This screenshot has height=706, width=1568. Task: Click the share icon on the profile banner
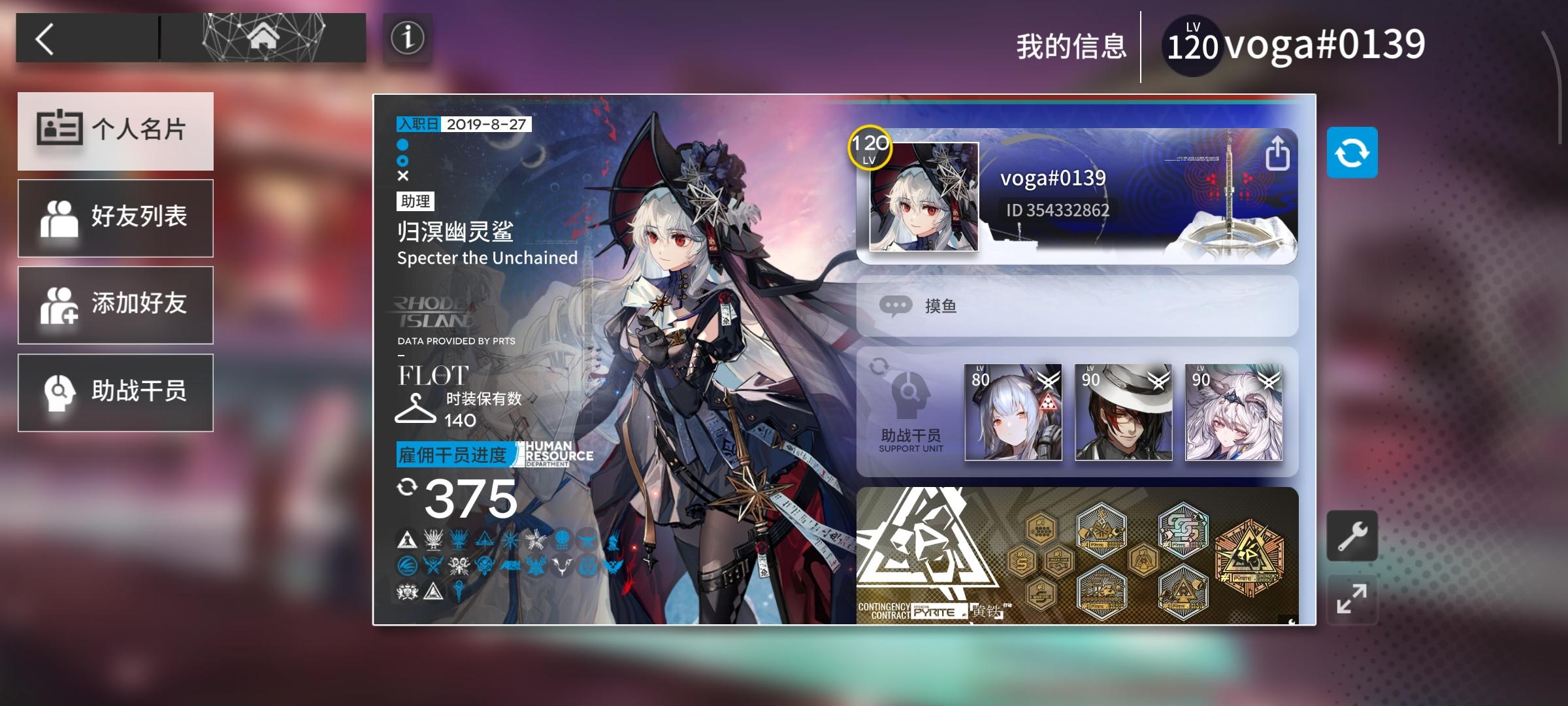(x=1279, y=153)
